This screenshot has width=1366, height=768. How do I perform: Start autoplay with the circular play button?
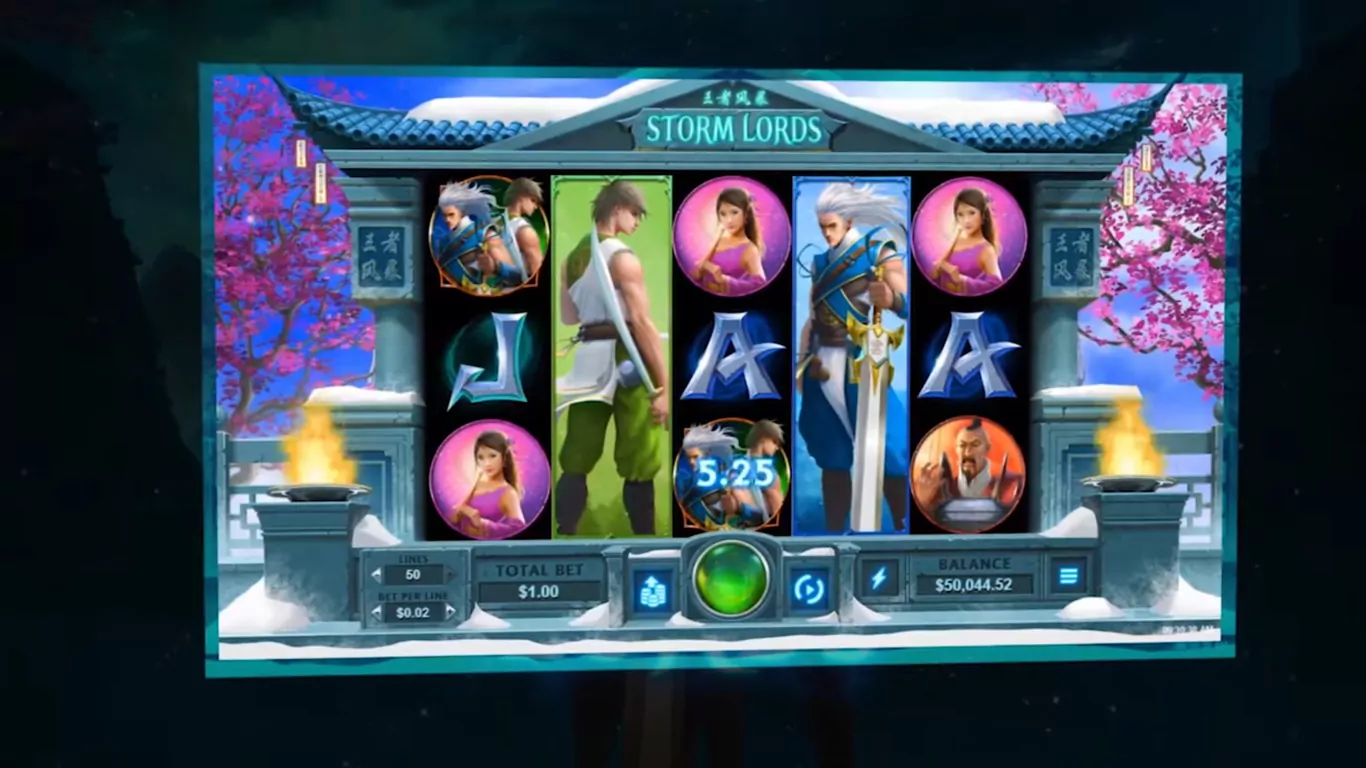click(808, 589)
